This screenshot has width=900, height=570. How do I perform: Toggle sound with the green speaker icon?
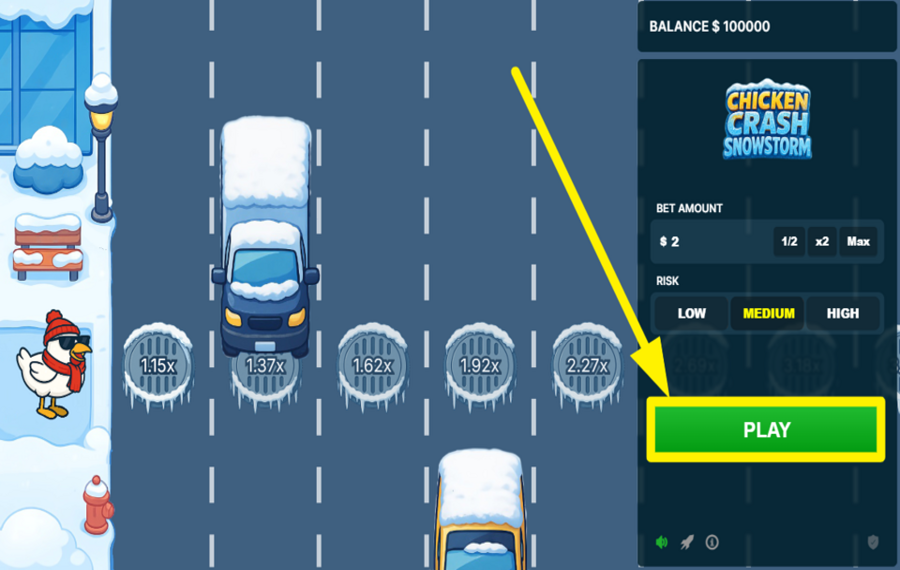(x=661, y=542)
